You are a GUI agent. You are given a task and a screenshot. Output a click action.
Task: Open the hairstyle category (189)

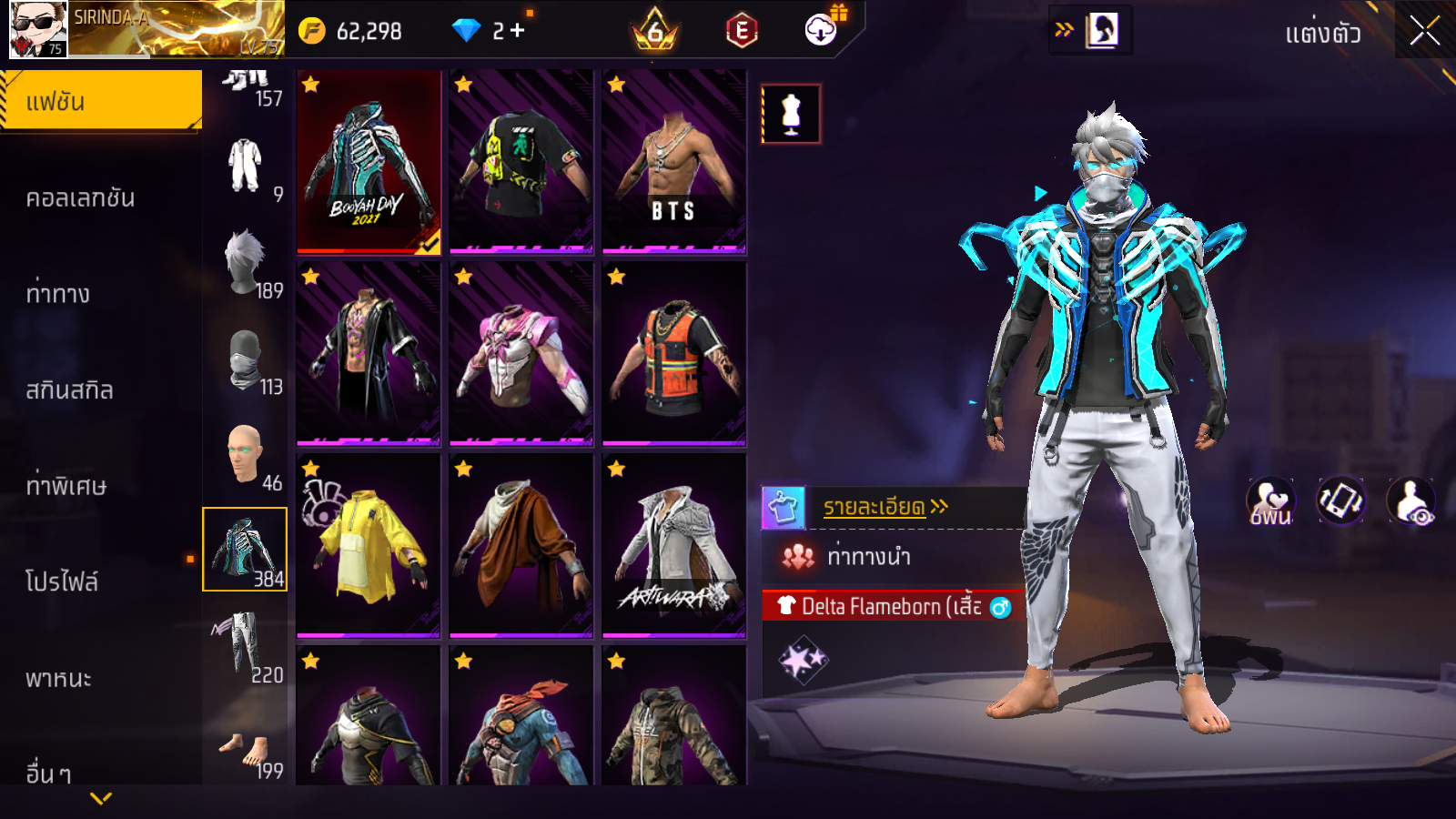point(245,262)
